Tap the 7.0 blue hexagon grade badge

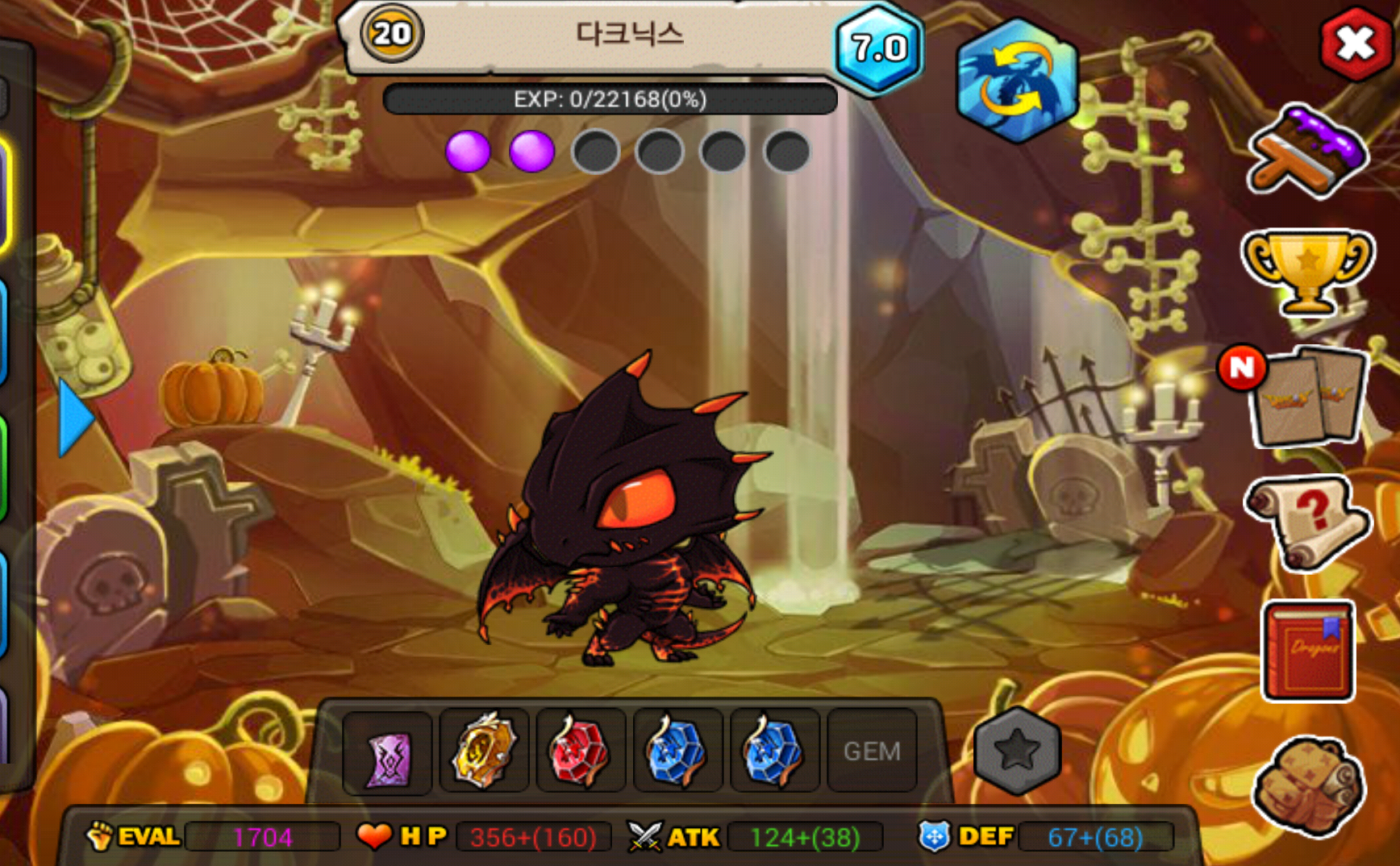[x=879, y=48]
